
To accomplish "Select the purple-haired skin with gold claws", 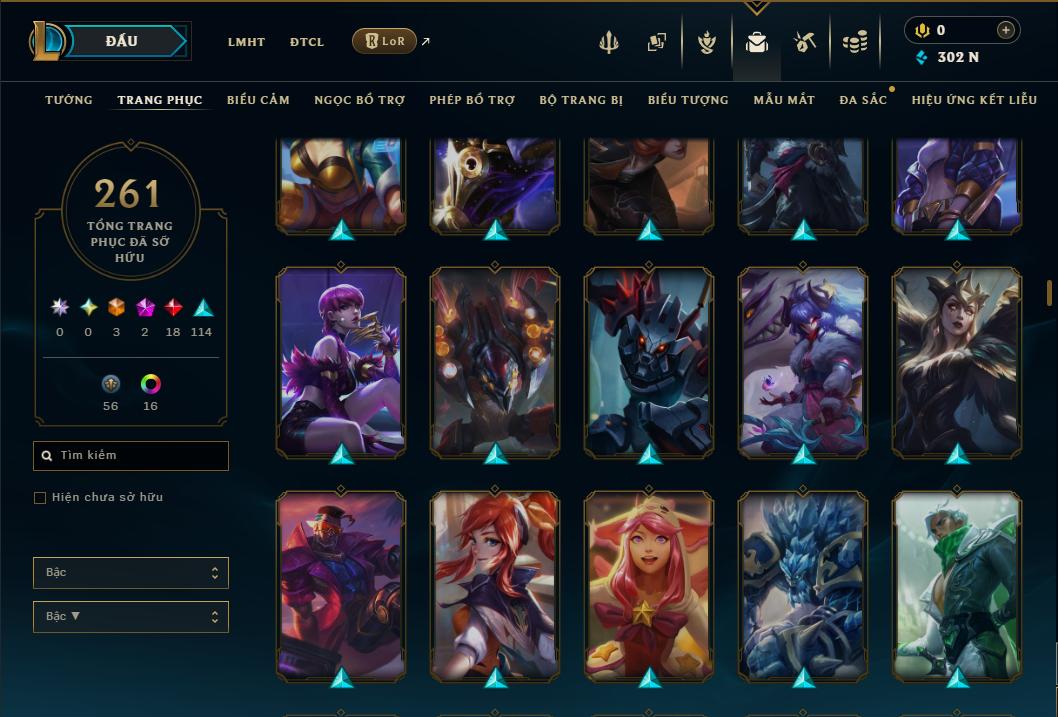I will point(341,360).
